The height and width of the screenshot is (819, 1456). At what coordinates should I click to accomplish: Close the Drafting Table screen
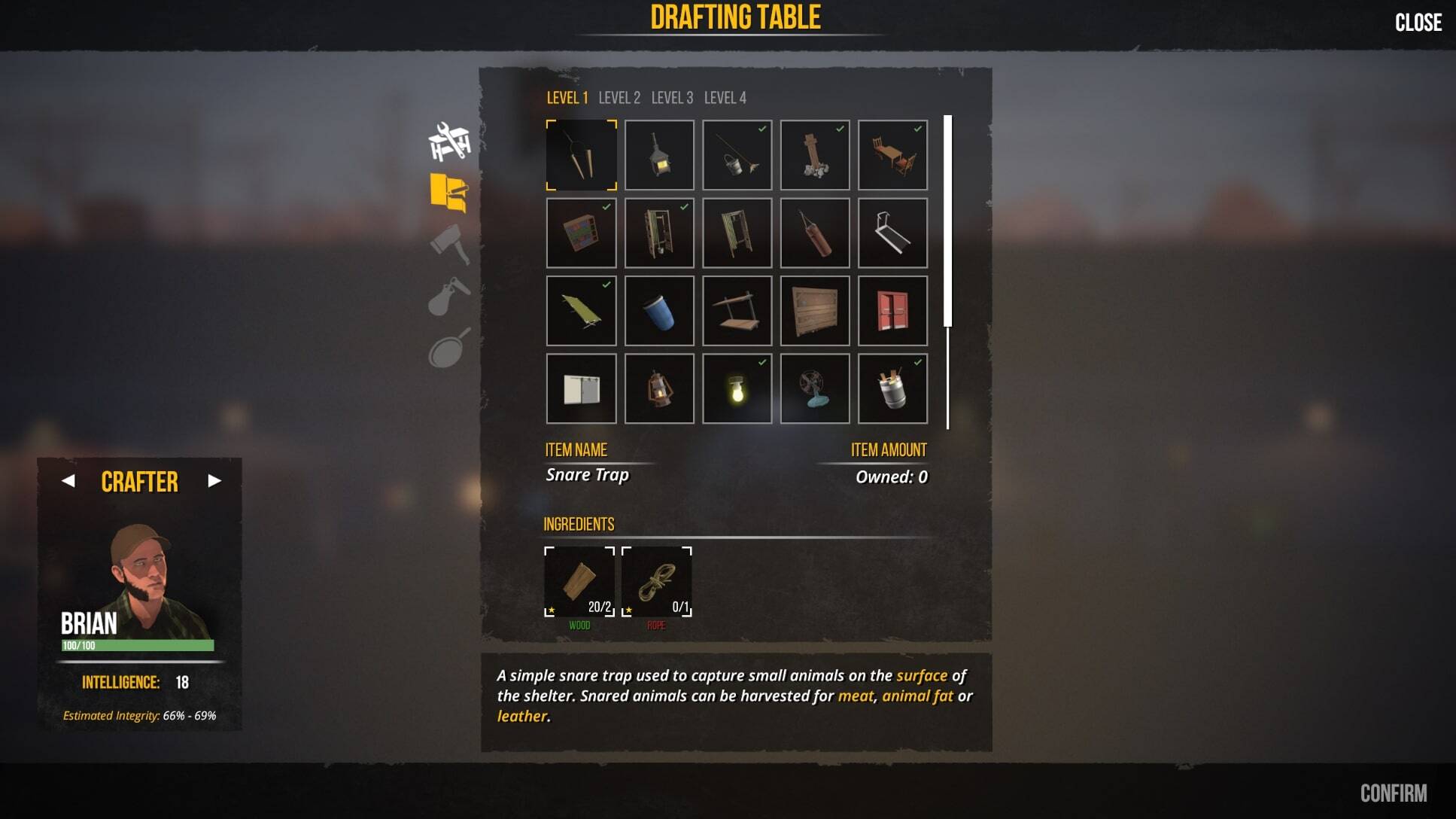(x=1418, y=23)
